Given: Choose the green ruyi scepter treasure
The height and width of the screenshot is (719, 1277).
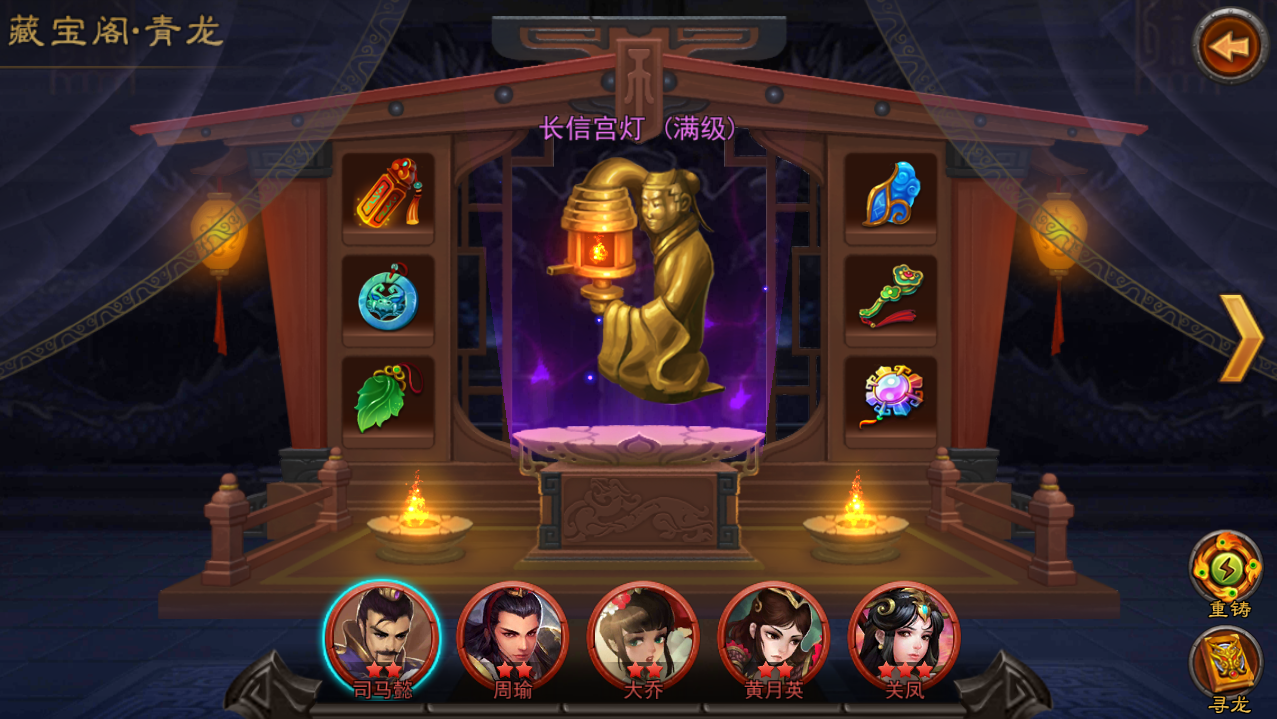Looking at the screenshot, I should [x=891, y=297].
